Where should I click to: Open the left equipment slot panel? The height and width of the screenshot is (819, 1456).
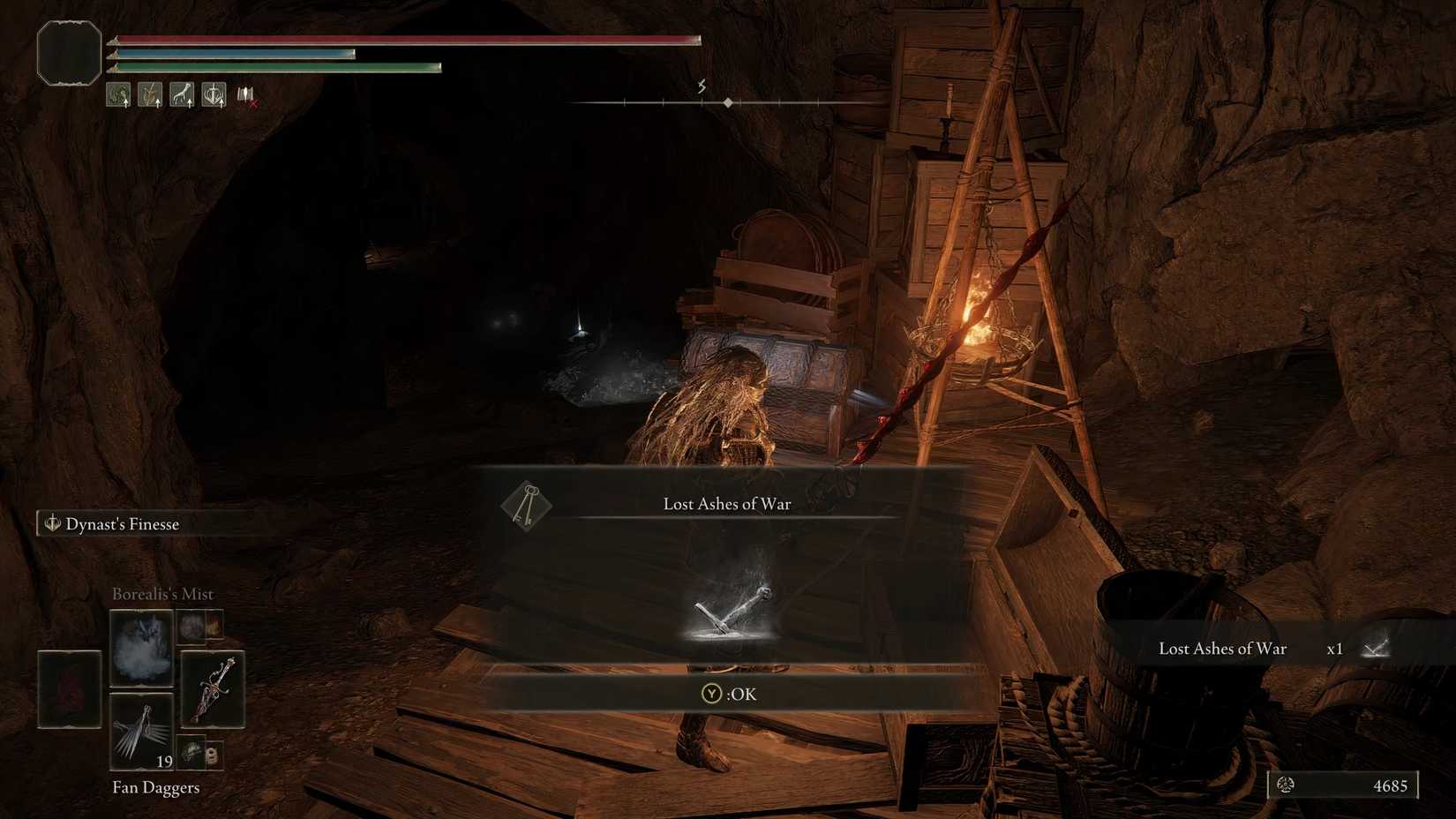click(69, 688)
